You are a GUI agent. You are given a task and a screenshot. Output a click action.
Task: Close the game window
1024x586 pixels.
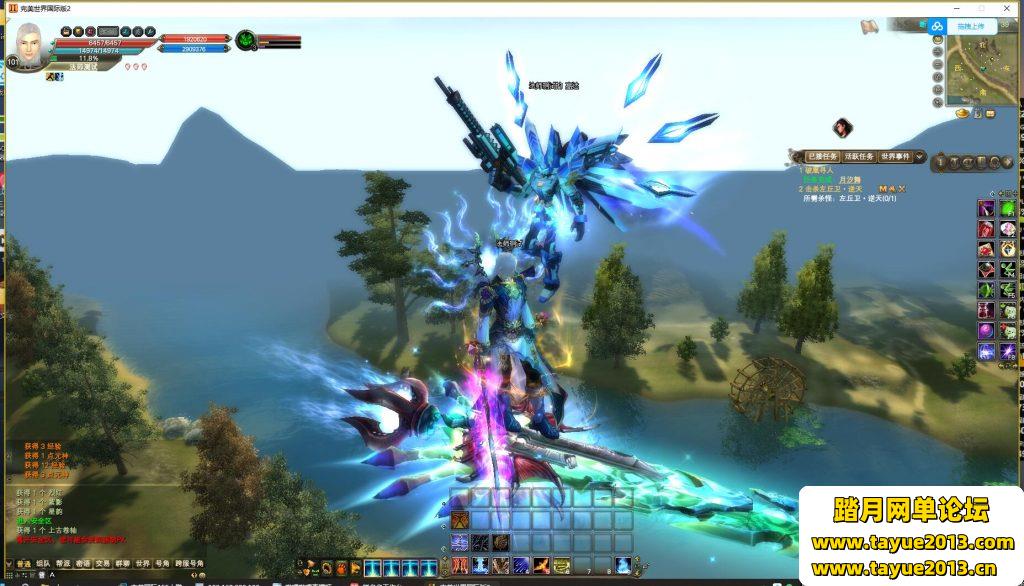tap(1008, 7)
